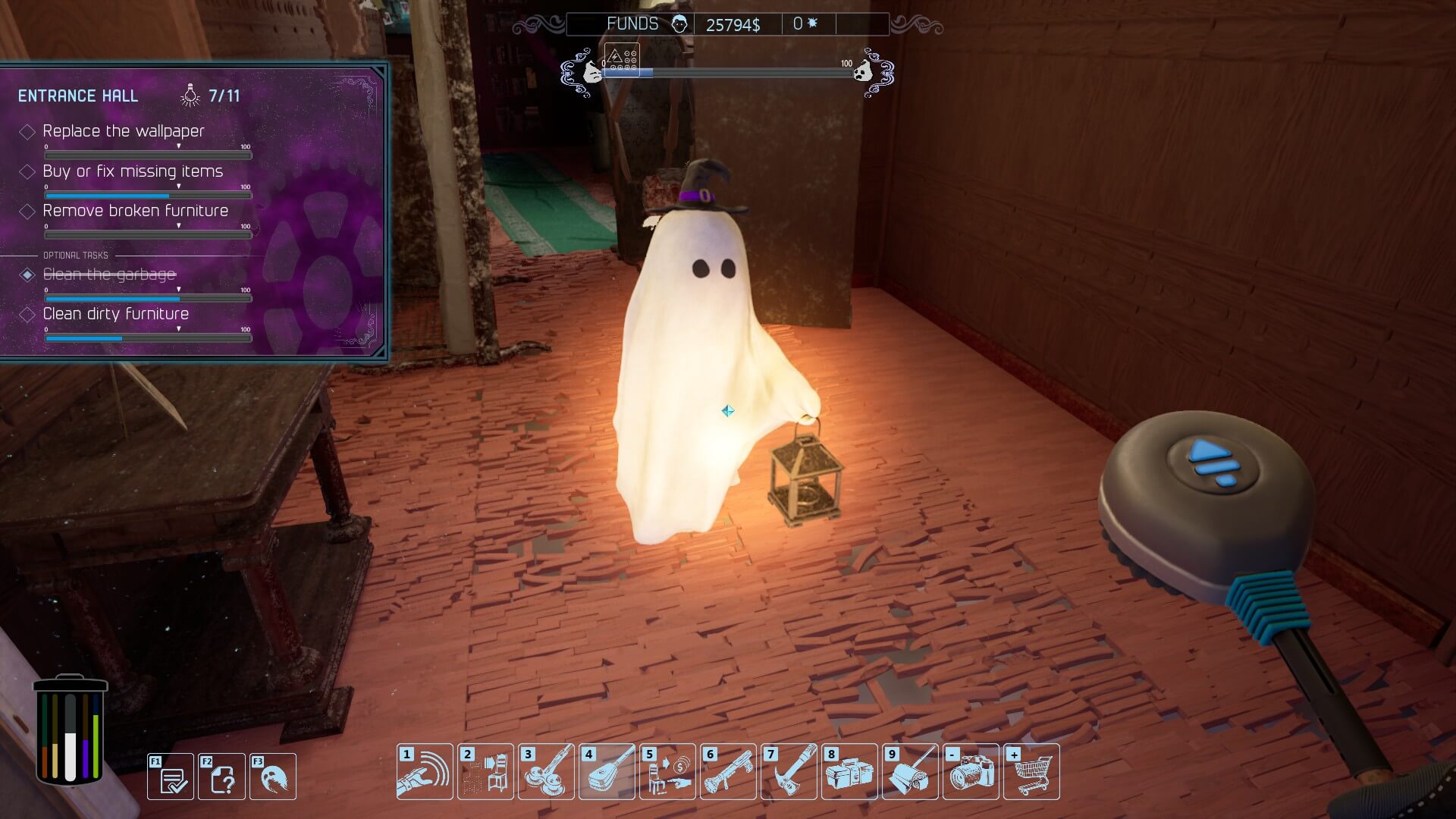Open the task checklist icon
Image resolution: width=1456 pixels, height=819 pixels.
[171, 777]
